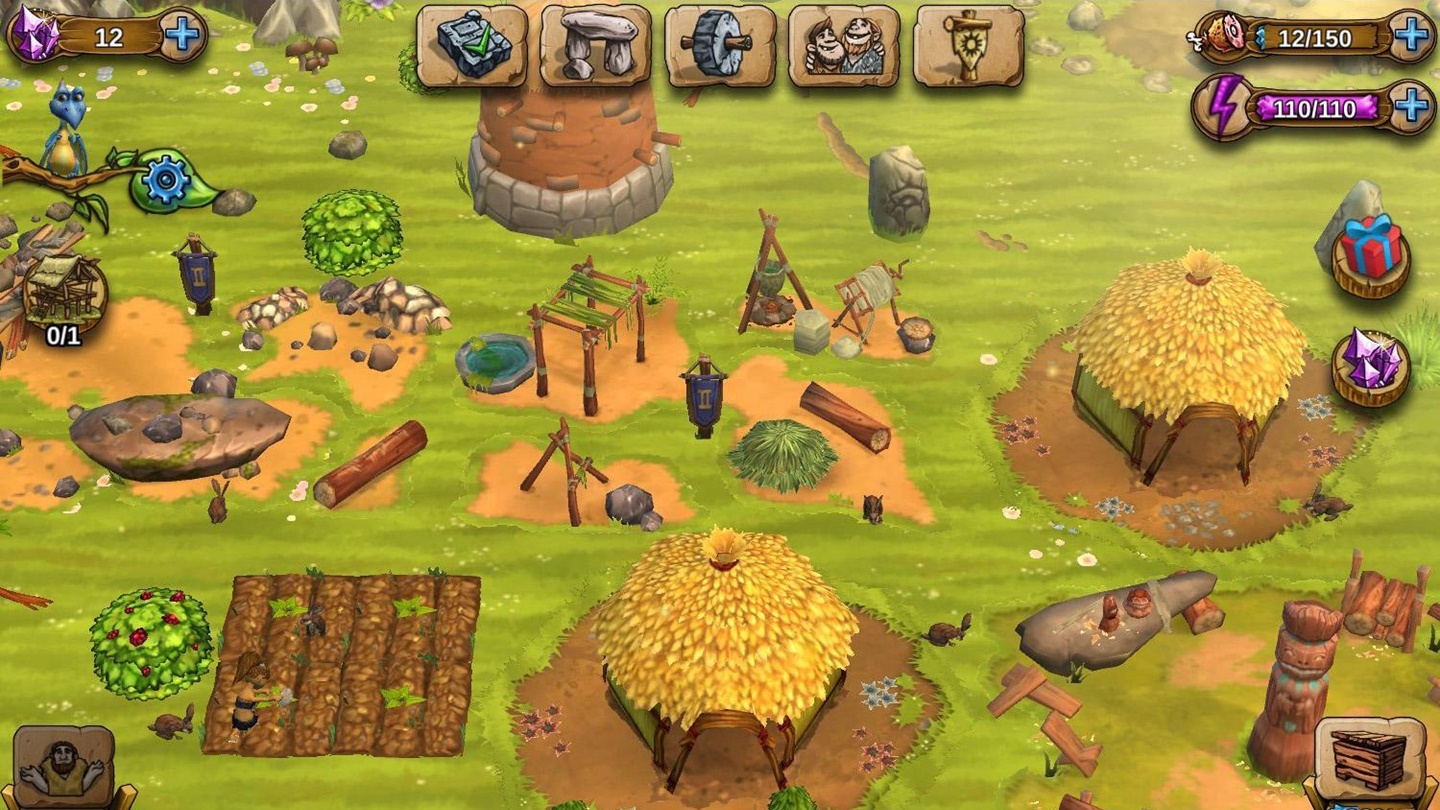Image resolution: width=1440 pixels, height=810 pixels.
Task: Claim the gift box reward
Action: [x=1370, y=251]
